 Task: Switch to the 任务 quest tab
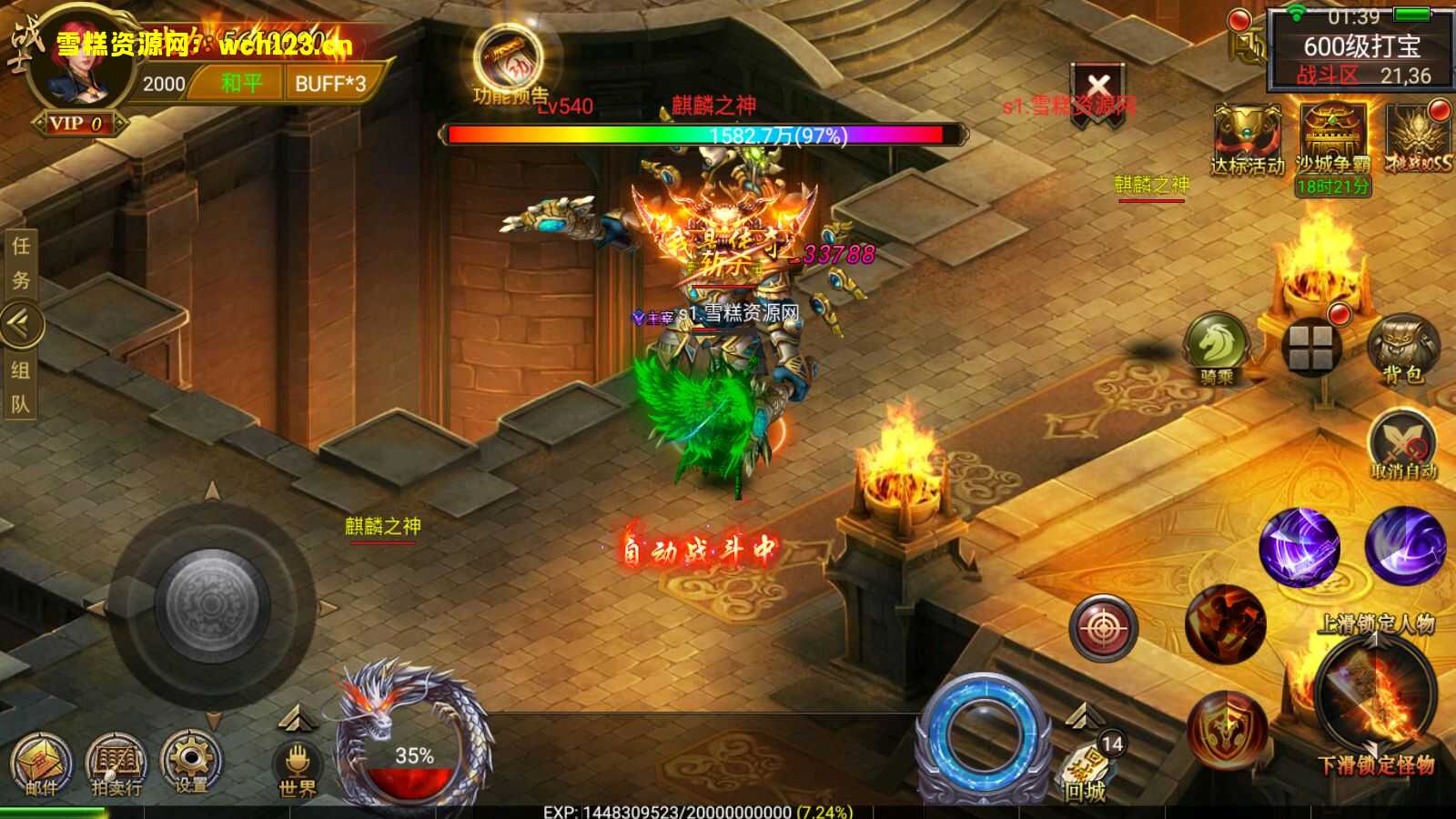(20, 263)
